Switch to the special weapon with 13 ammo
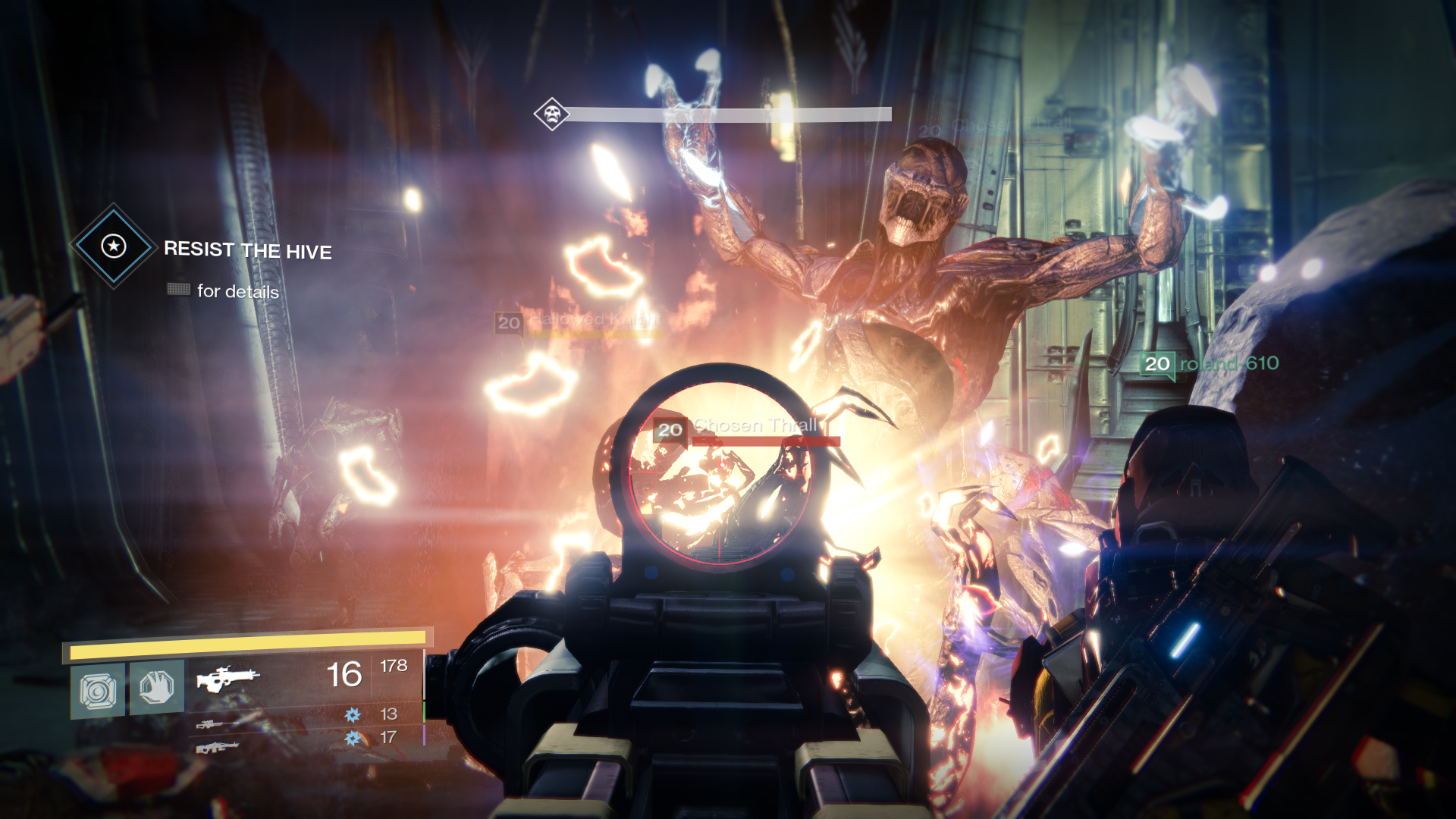 [x=210, y=724]
